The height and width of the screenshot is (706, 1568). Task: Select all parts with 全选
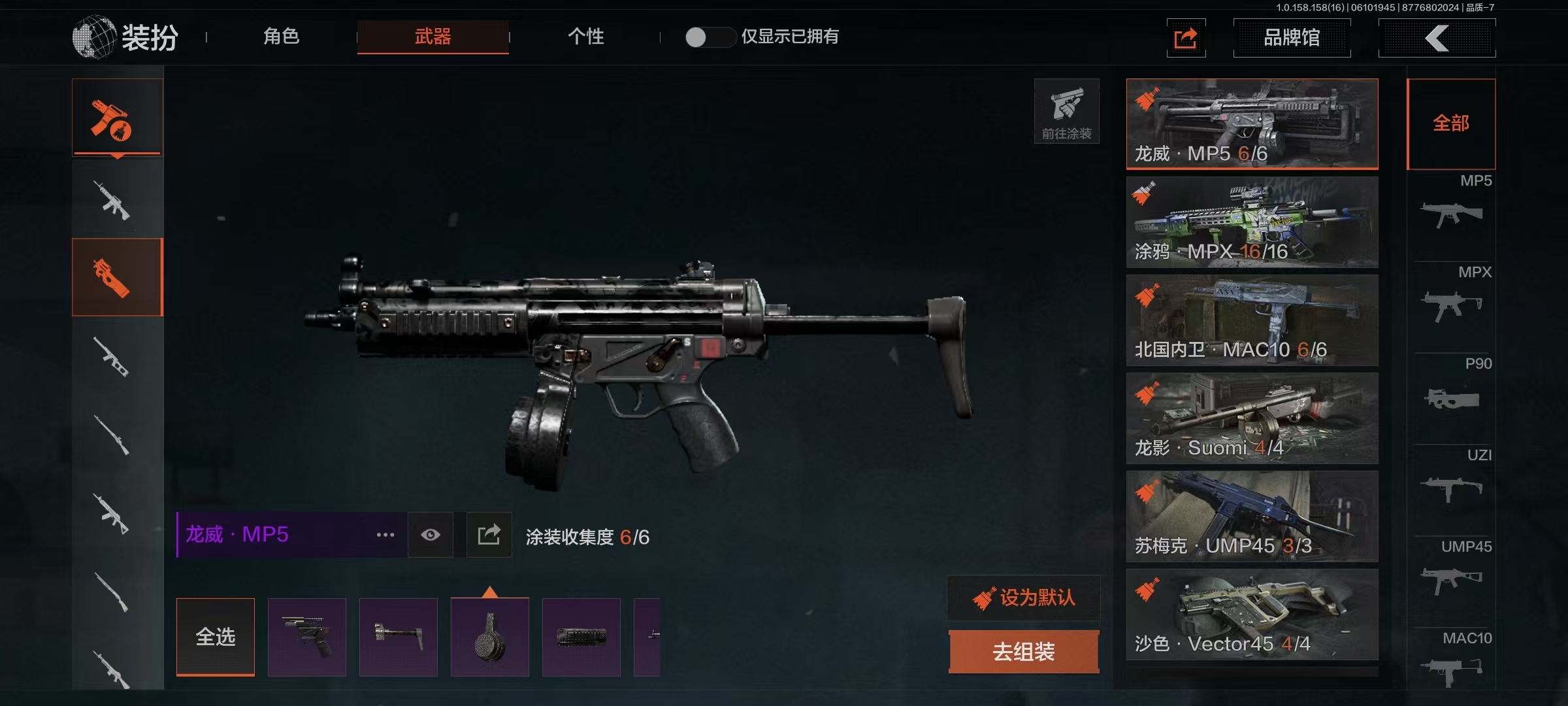click(x=216, y=637)
